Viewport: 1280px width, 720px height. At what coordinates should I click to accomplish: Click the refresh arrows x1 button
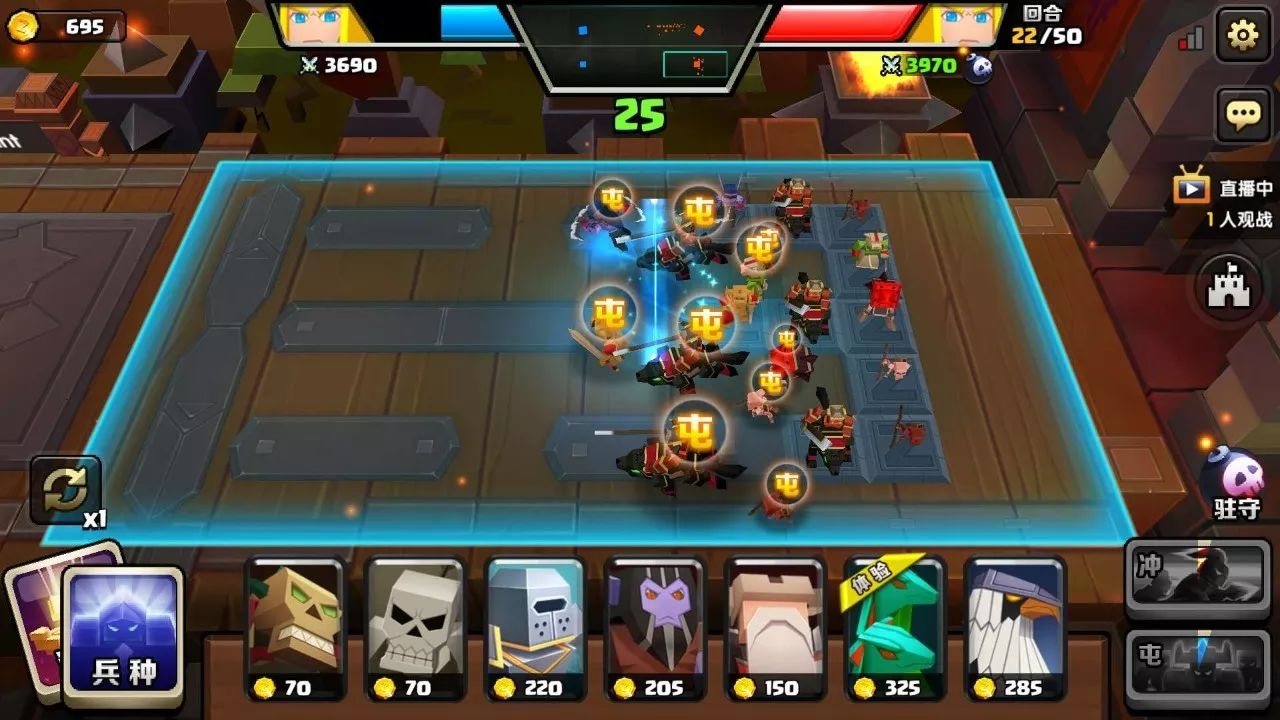[66, 490]
